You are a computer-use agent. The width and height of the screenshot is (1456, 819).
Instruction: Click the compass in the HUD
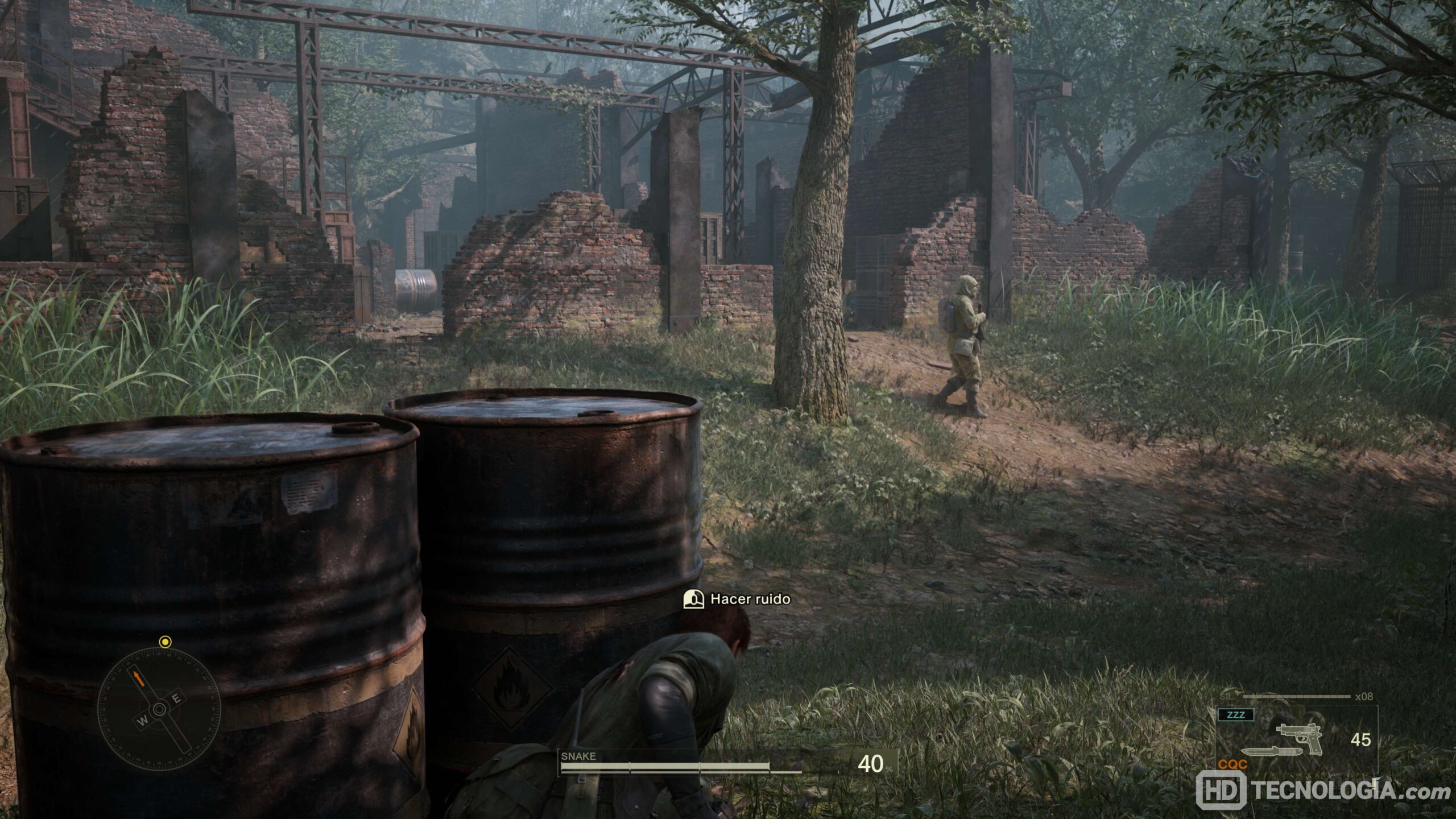[x=159, y=709]
